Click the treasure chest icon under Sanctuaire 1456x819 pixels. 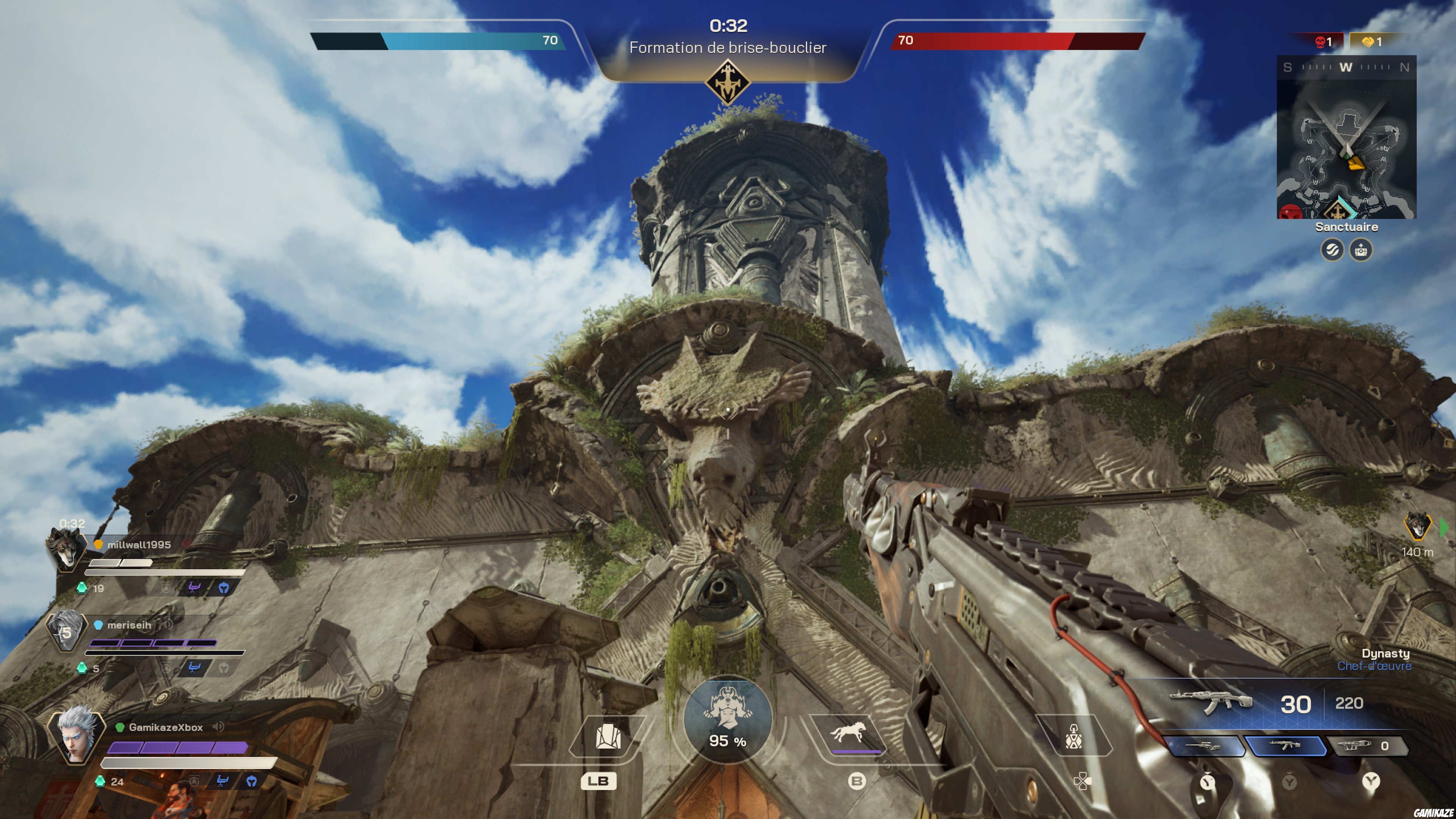[x=1361, y=249]
